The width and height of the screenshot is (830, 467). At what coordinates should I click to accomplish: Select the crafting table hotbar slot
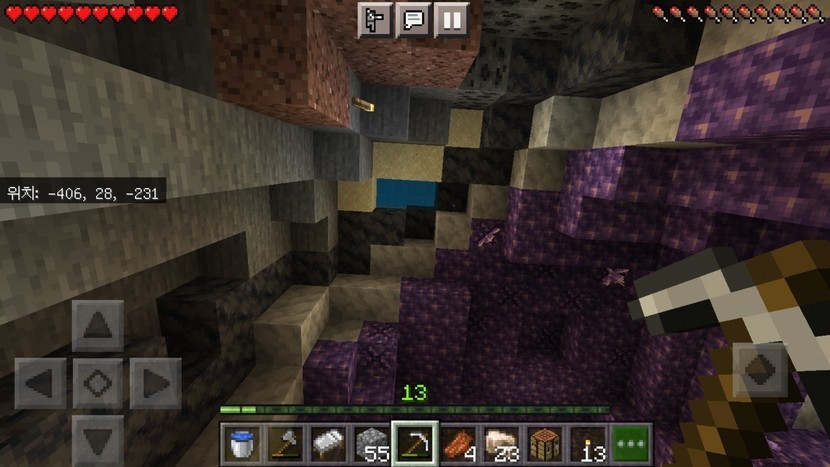[x=544, y=441]
